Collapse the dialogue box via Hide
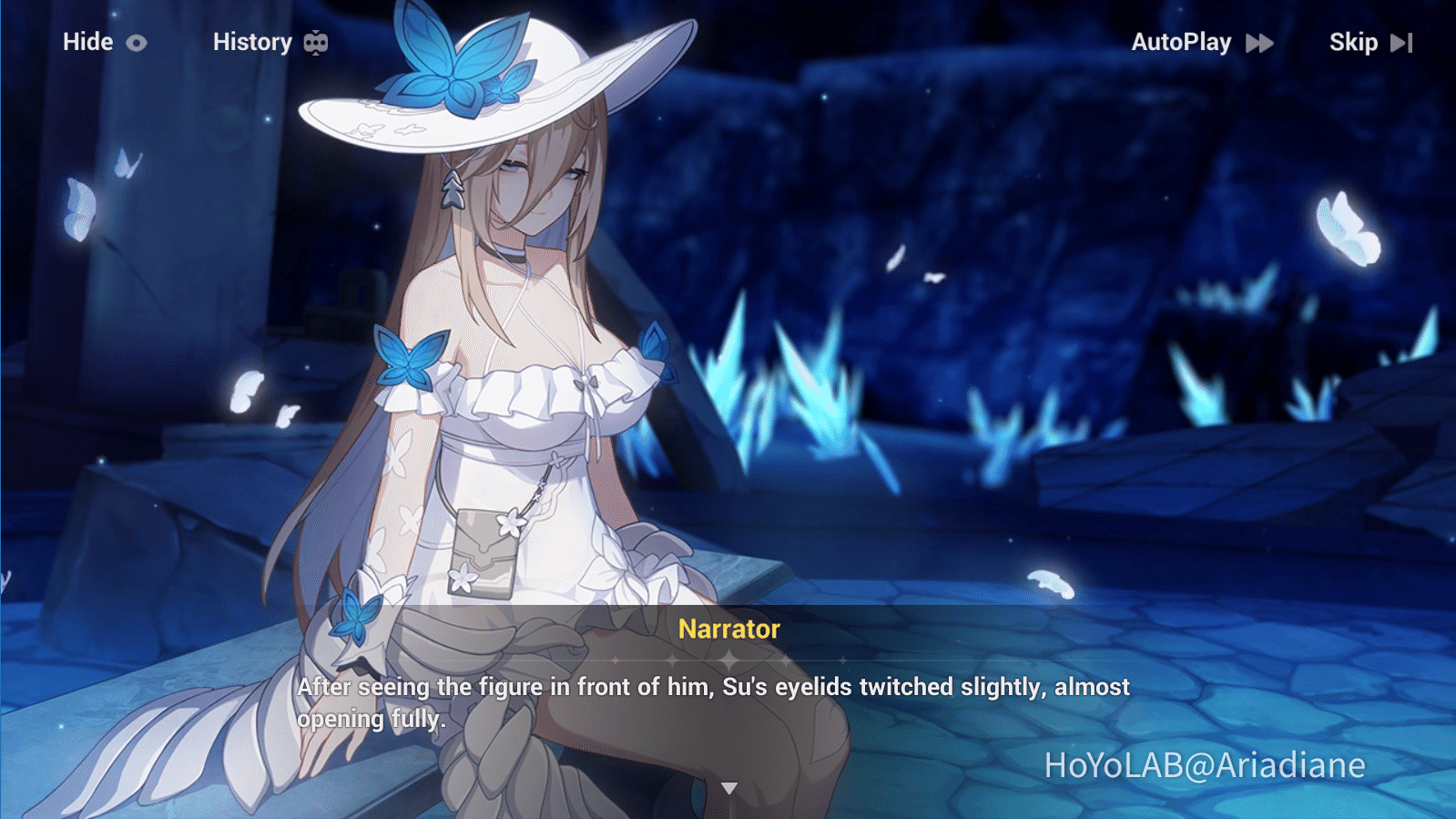Screen dimensions: 1456x819 click(x=87, y=42)
